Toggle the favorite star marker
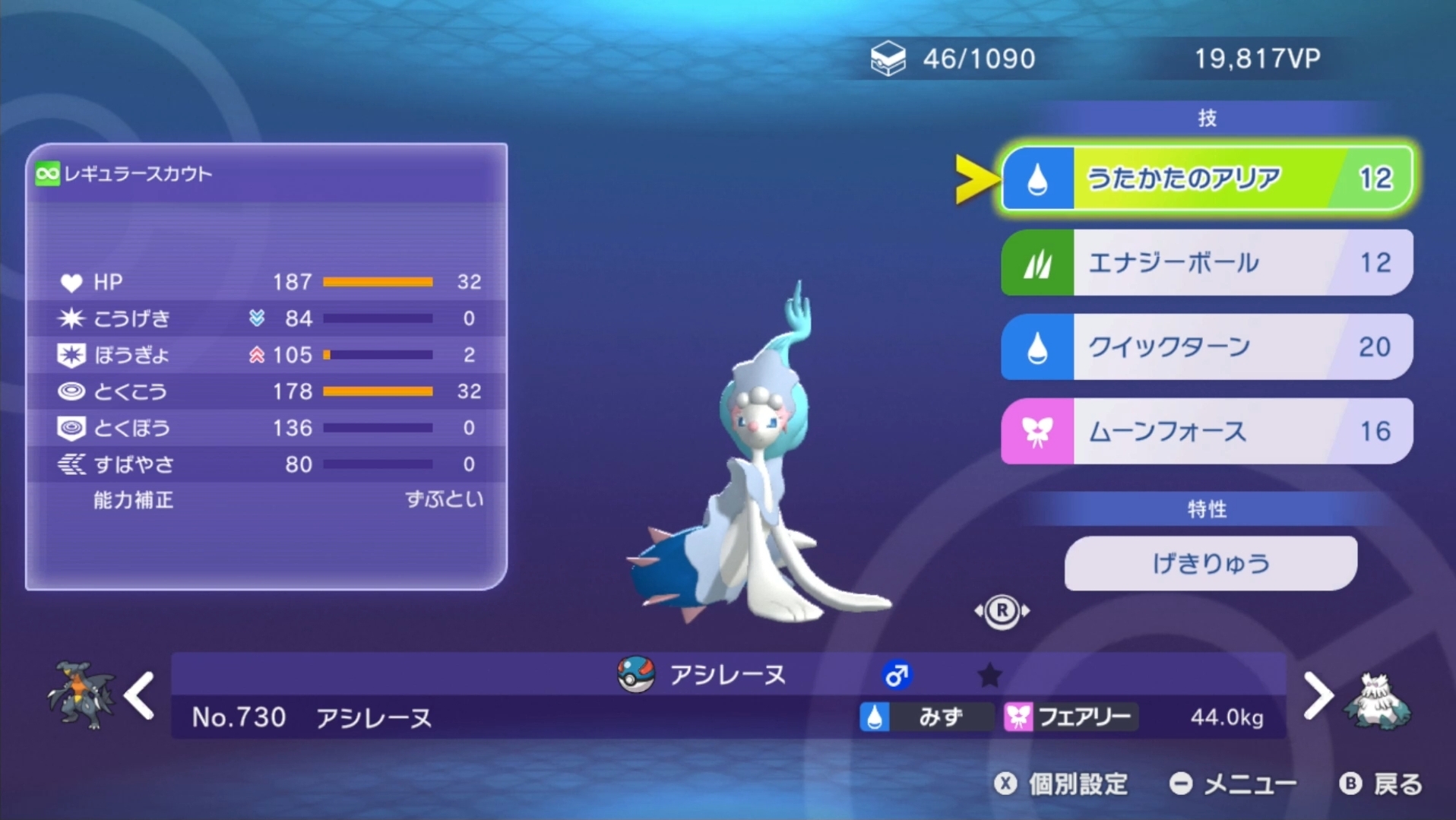The width and height of the screenshot is (1456, 820). click(x=989, y=674)
